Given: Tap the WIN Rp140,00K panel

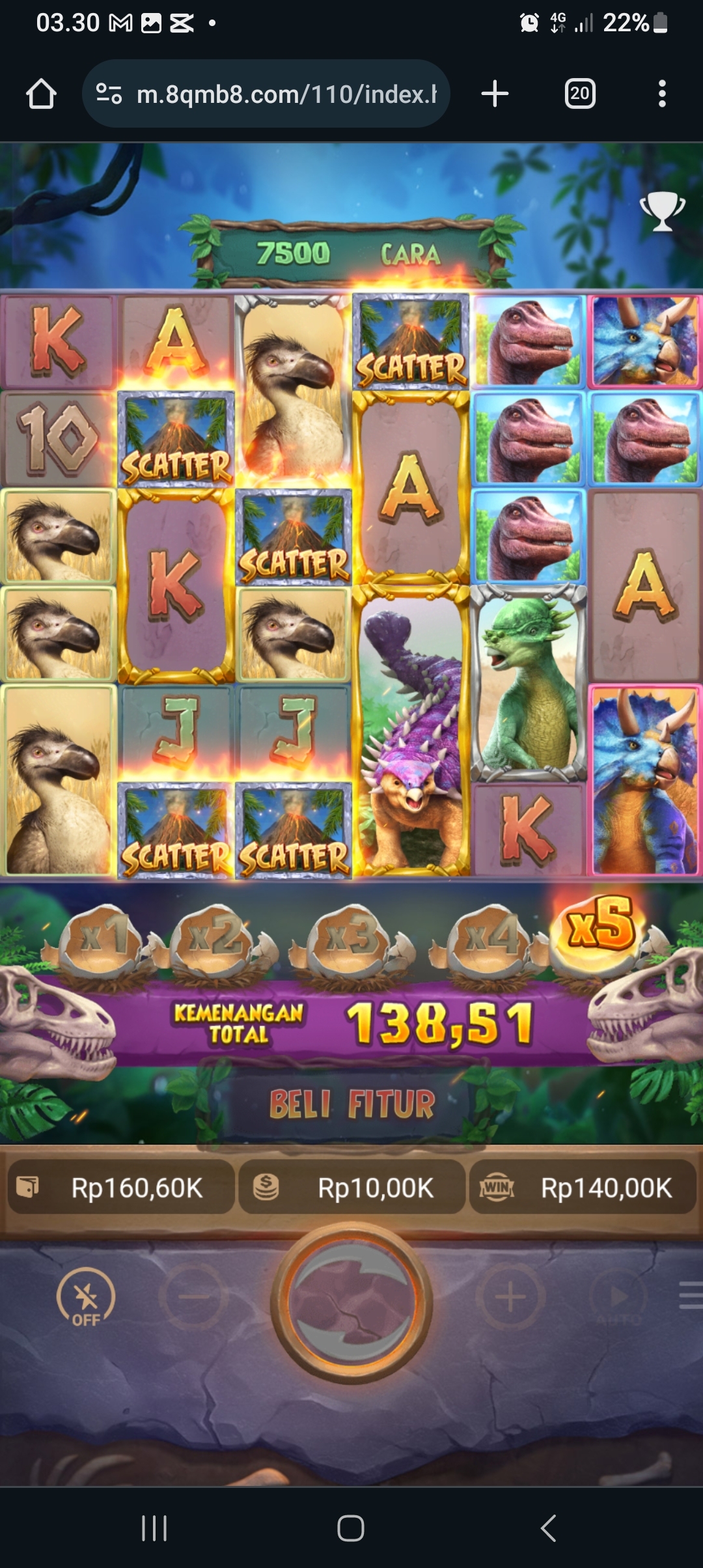Looking at the screenshot, I should click(x=583, y=1188).
